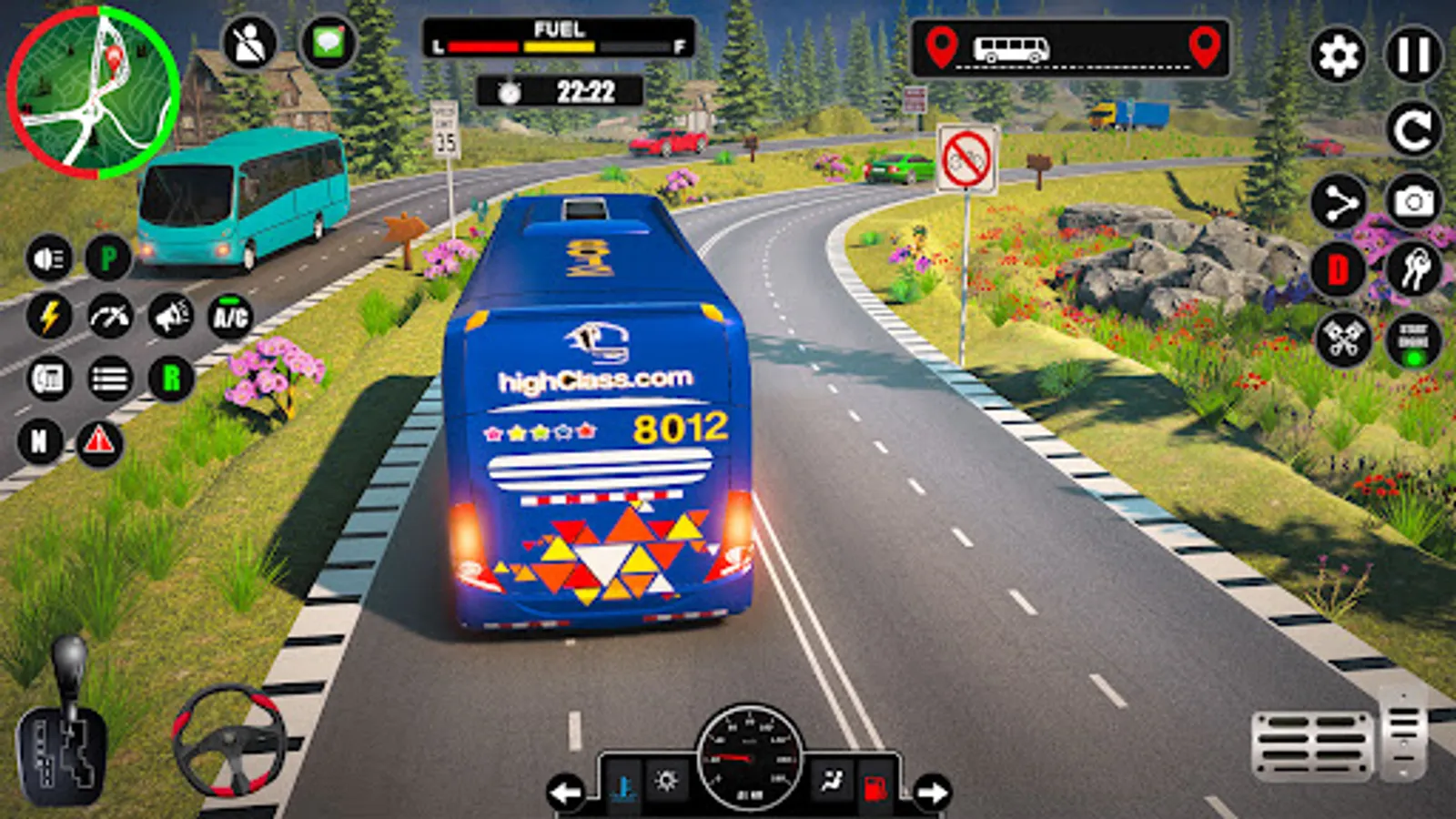
Task: Sound the horn with the megaphone icon
Action: click(x=171, y=317)
